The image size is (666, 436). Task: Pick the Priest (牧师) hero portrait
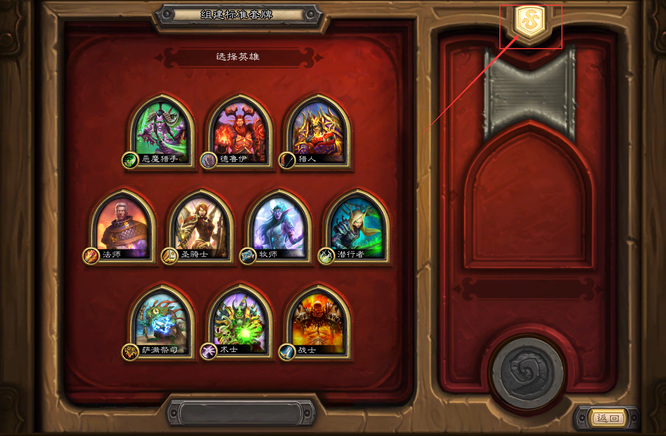click(279, 225)
